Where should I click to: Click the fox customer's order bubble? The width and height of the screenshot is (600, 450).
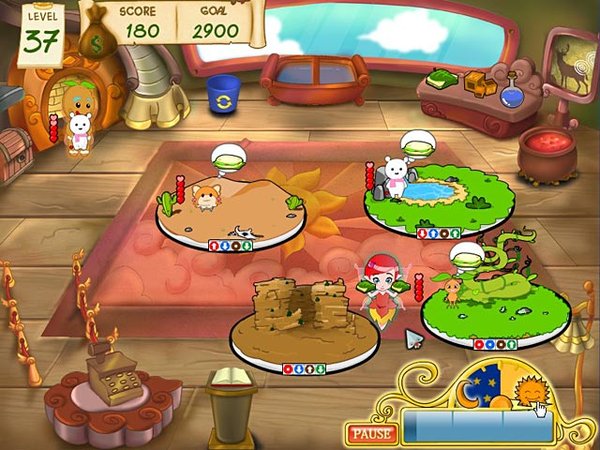coord(228,157)
